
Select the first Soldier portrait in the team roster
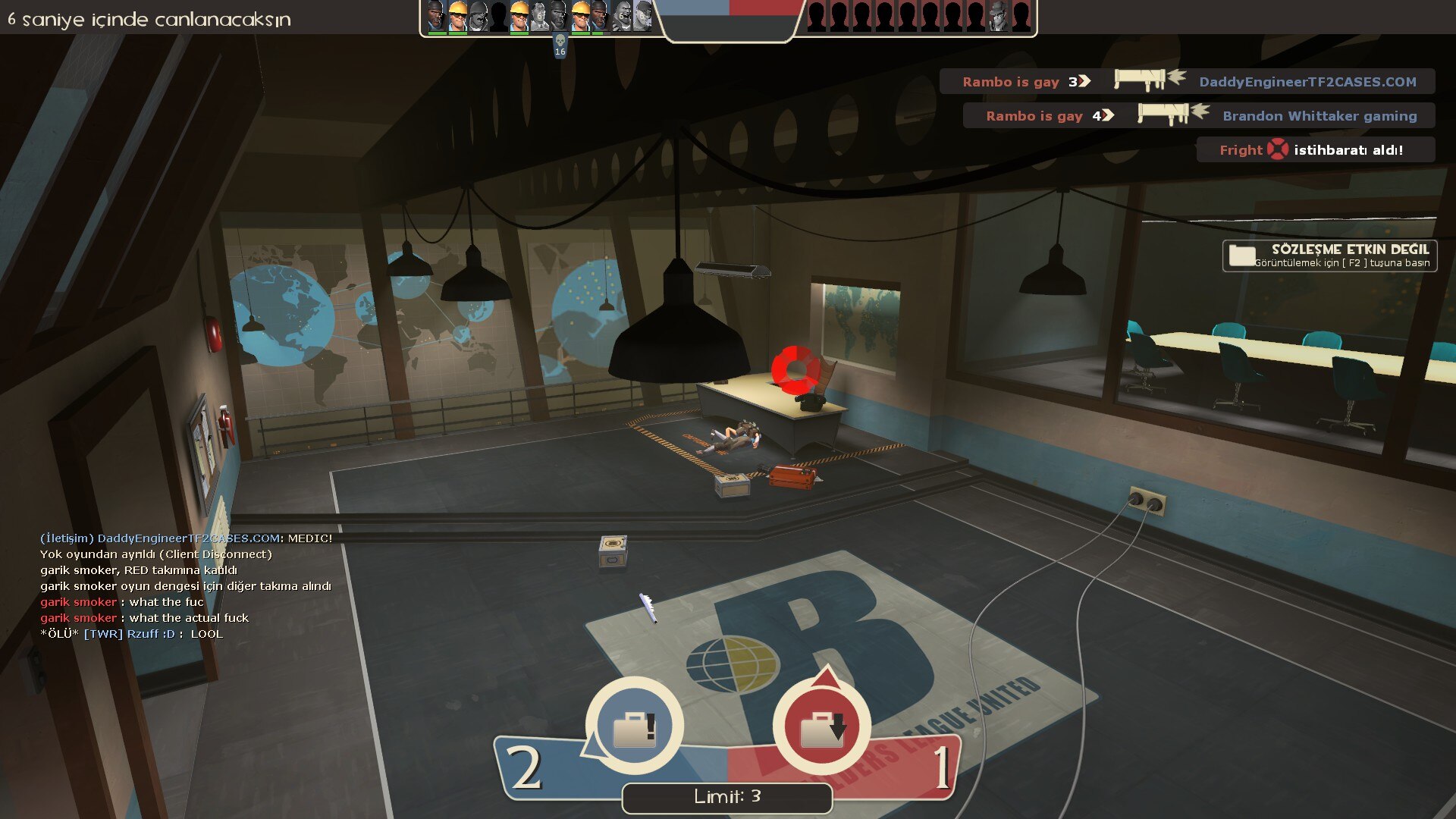click(479, 17)
